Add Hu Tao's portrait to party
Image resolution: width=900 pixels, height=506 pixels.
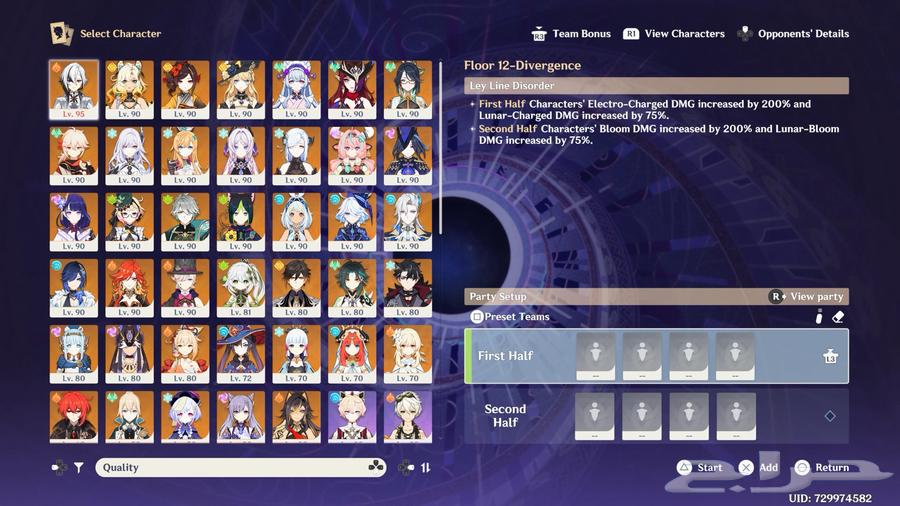pyautogui.click(x=185, y=90)
